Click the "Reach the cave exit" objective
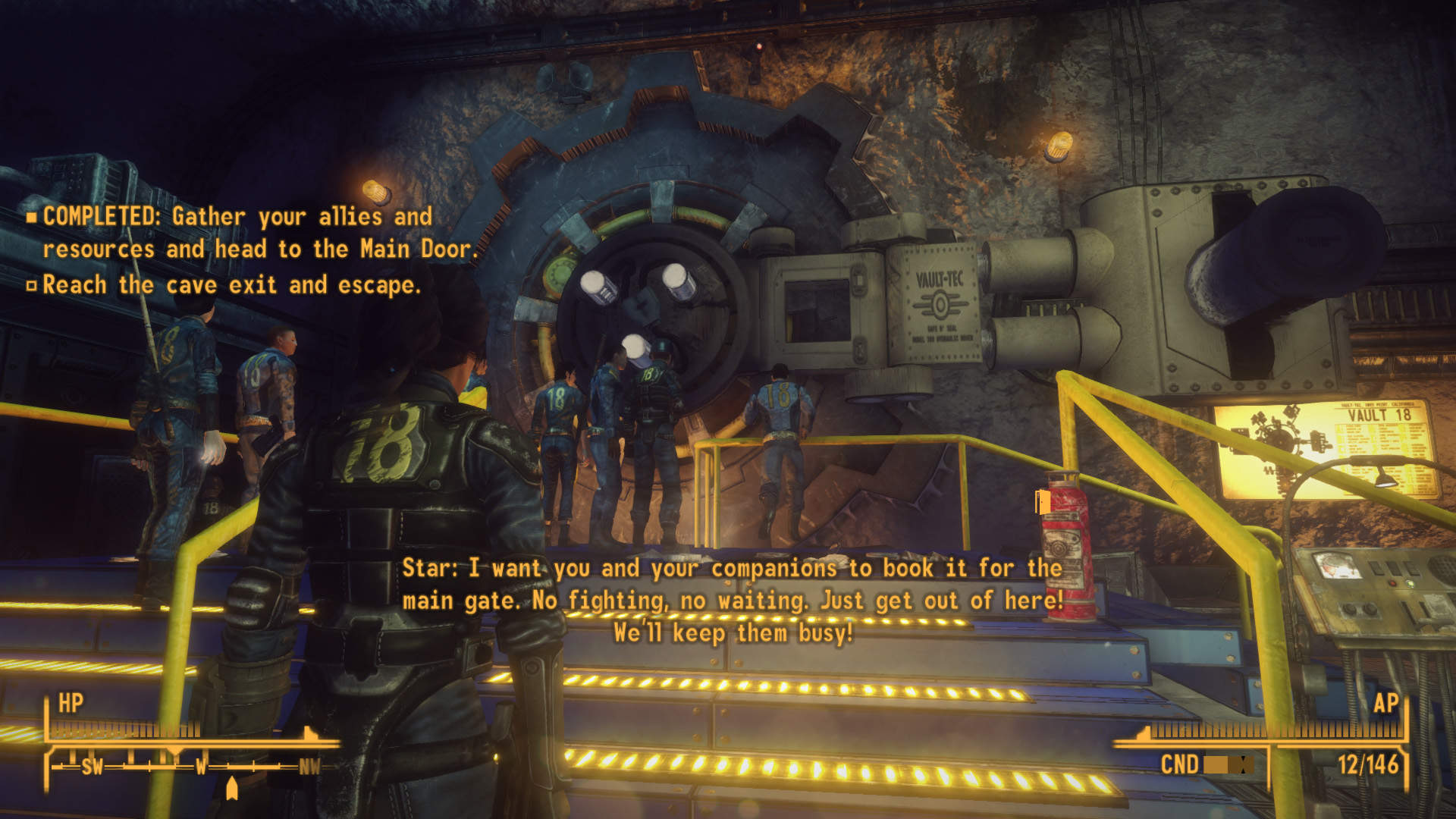Viewport: 1456px width, 819px height. (x=231, y=285)
